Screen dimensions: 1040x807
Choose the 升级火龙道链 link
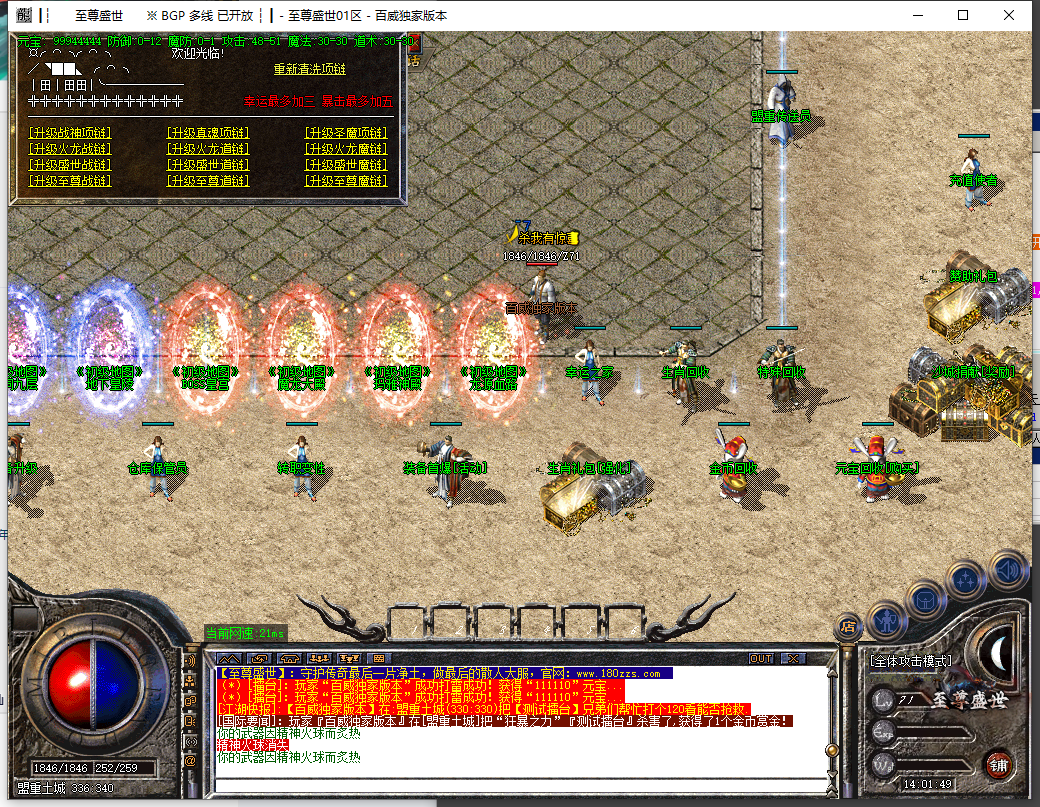[207, 149]
